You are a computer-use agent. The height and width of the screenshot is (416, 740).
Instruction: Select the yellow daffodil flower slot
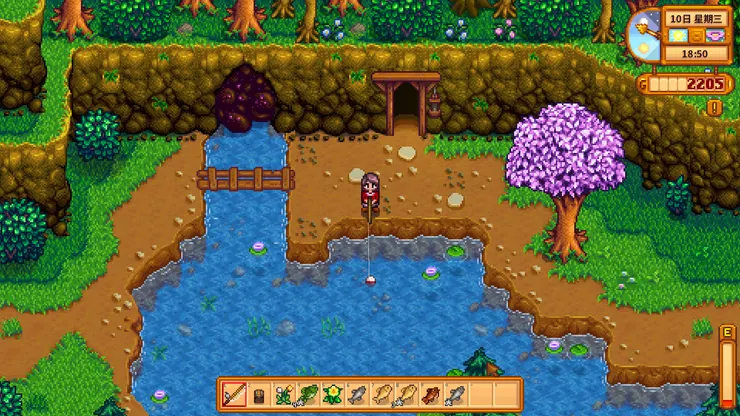(332, 394)
